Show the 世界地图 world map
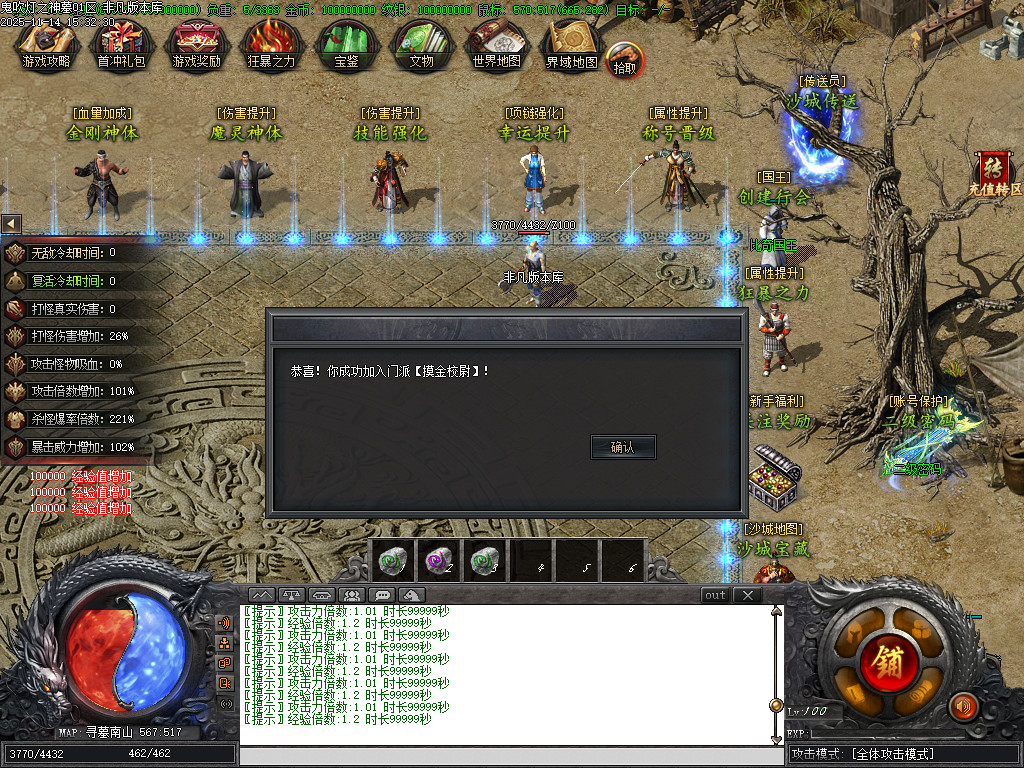Image resolution: width=1024 pixels, height=768 pixels. [x=496, y=45]
